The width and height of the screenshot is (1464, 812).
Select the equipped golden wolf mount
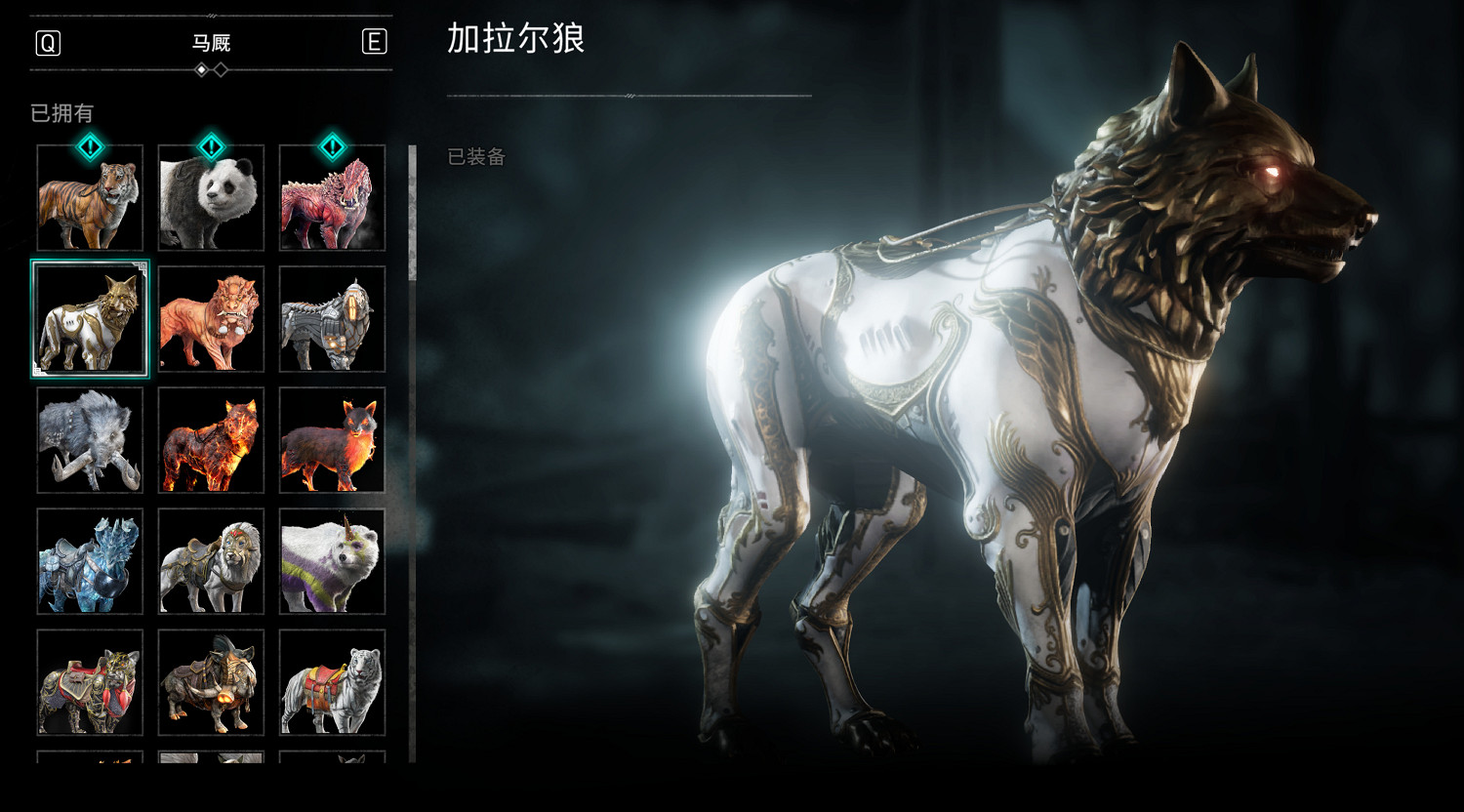(x=90, y=319)
